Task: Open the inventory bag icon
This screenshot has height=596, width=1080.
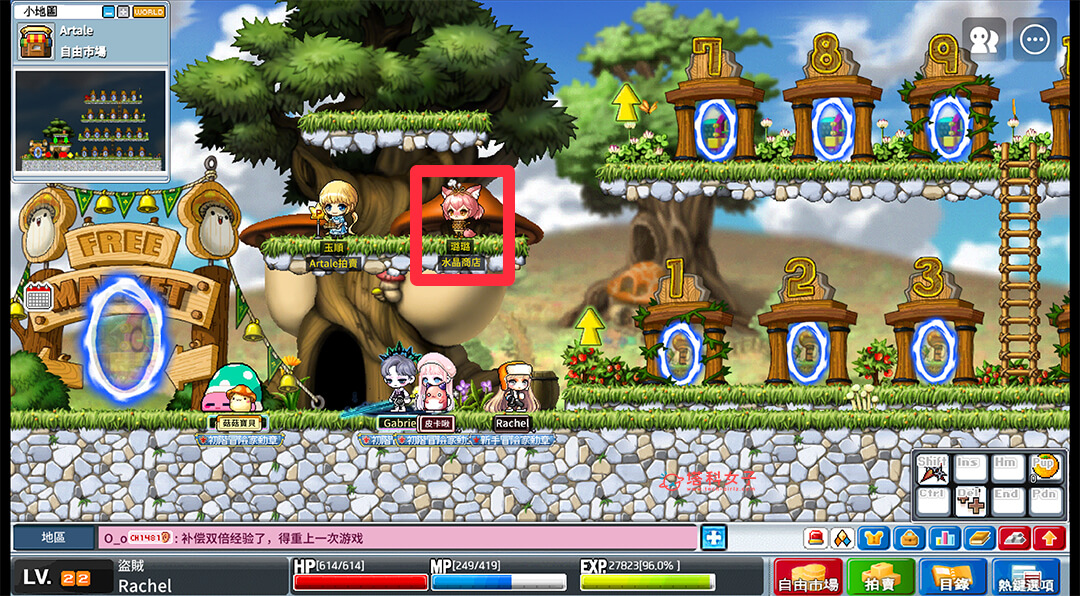Action: click(x=909, y=538)
